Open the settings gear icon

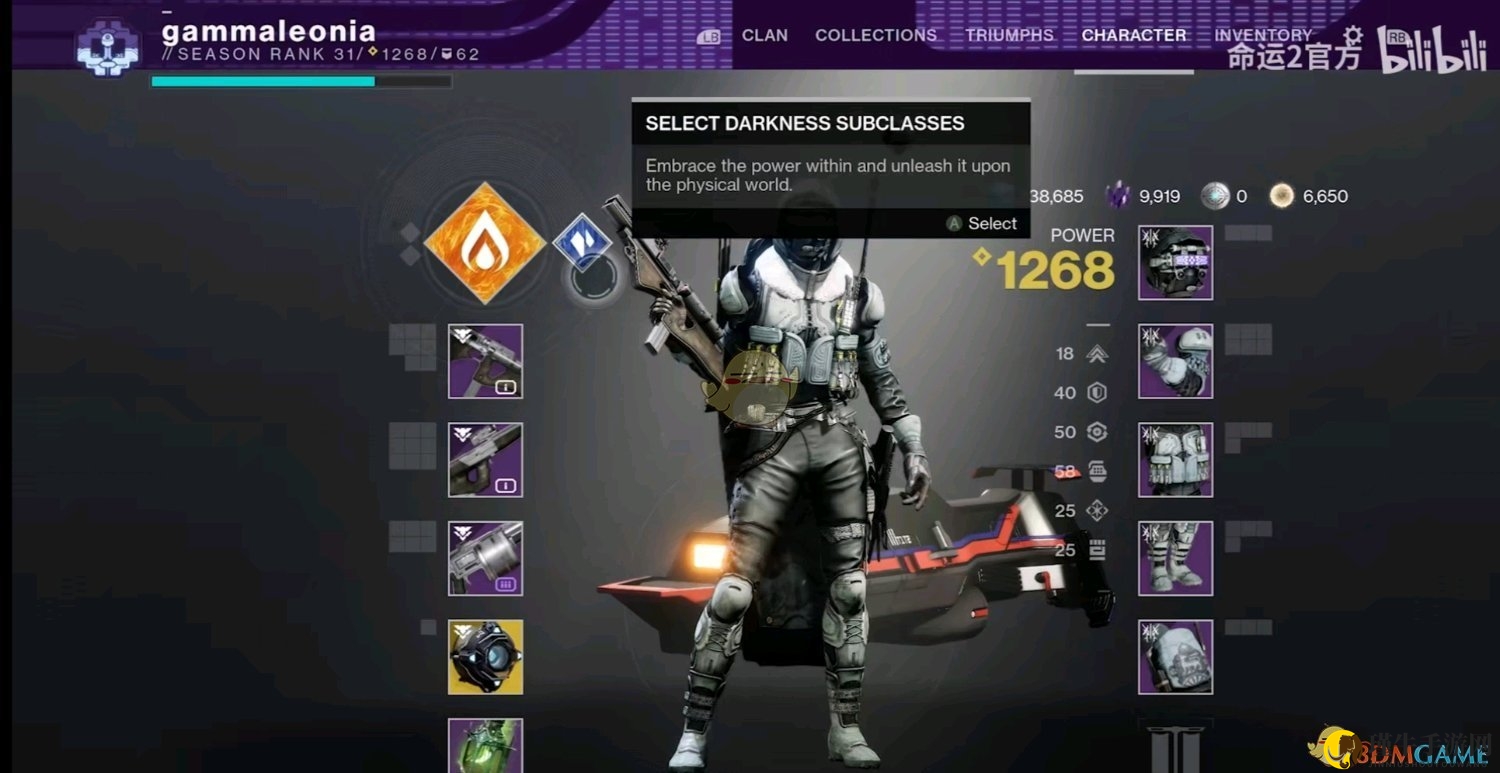pos(1352,35)
